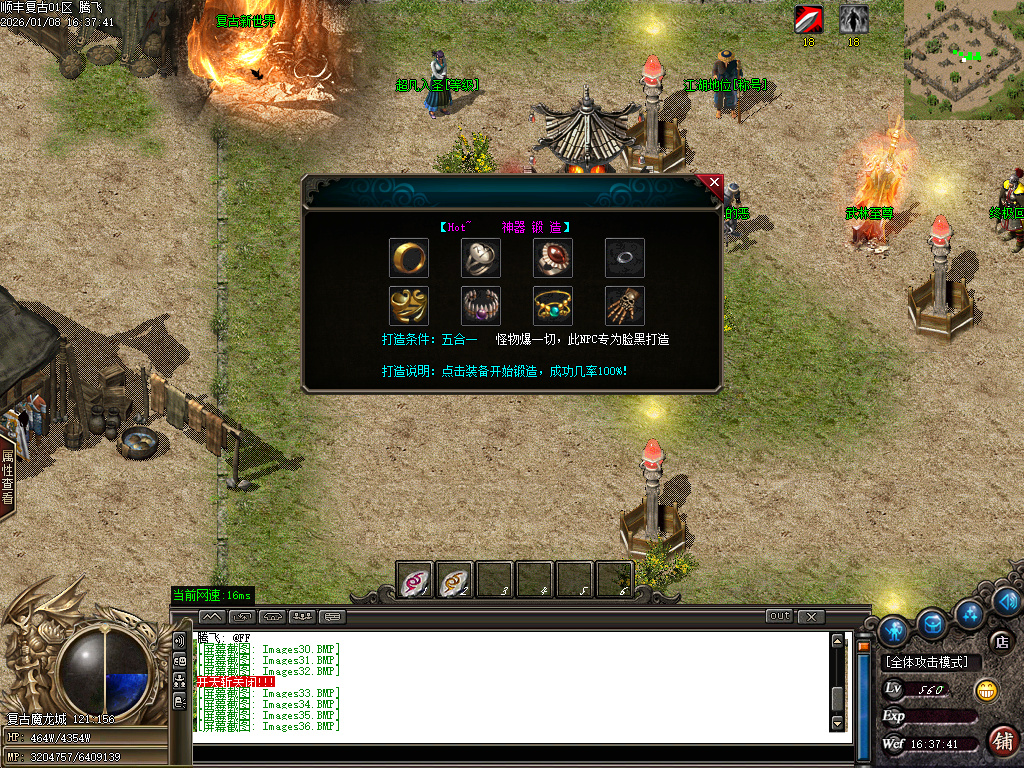
Task: Pick the thin silver band
Action: pyautogui.click(x=624, y=258)
